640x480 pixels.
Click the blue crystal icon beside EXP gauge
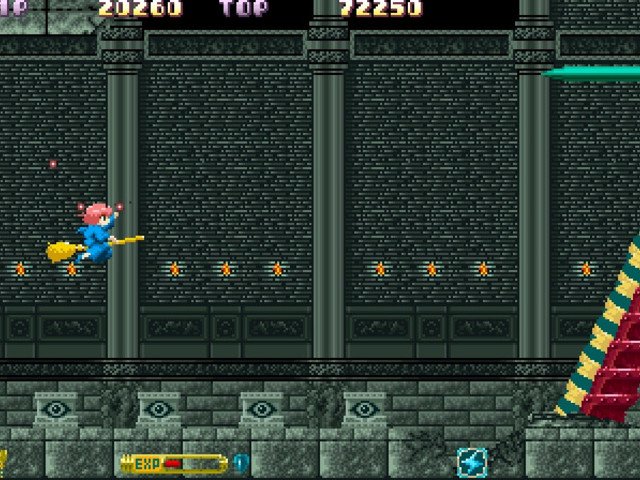tap(240, 463)
